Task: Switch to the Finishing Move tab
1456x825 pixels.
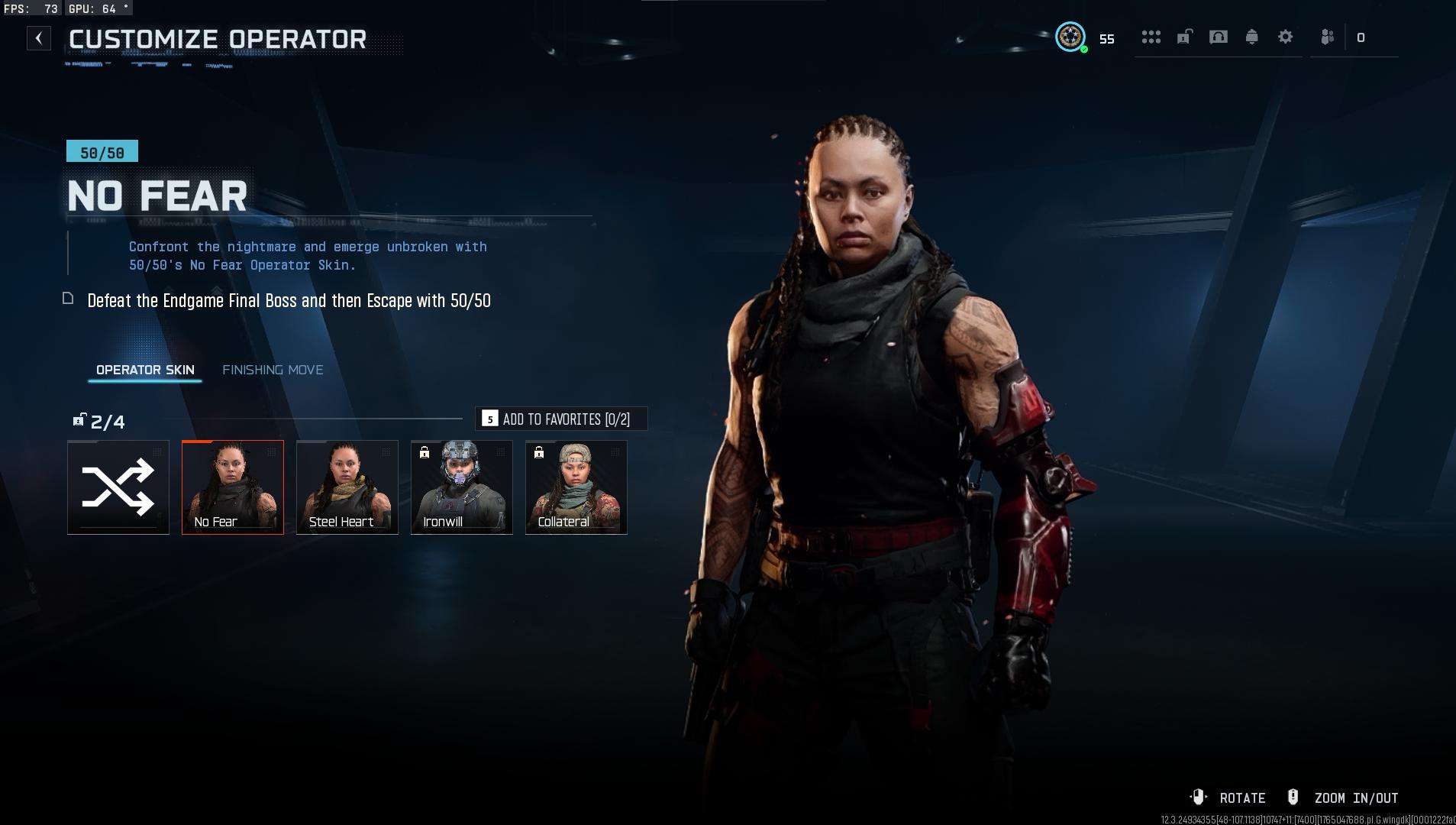Action: 273,370
